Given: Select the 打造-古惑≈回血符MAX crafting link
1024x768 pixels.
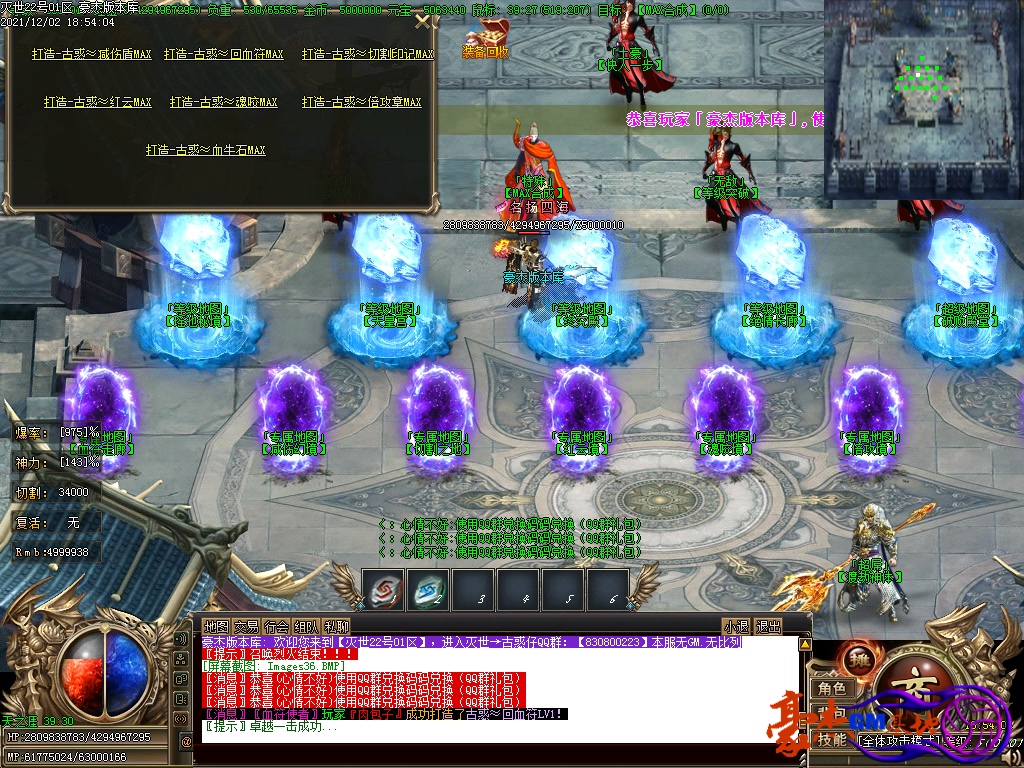Looking at the screenshot, I should coord(224,54).
